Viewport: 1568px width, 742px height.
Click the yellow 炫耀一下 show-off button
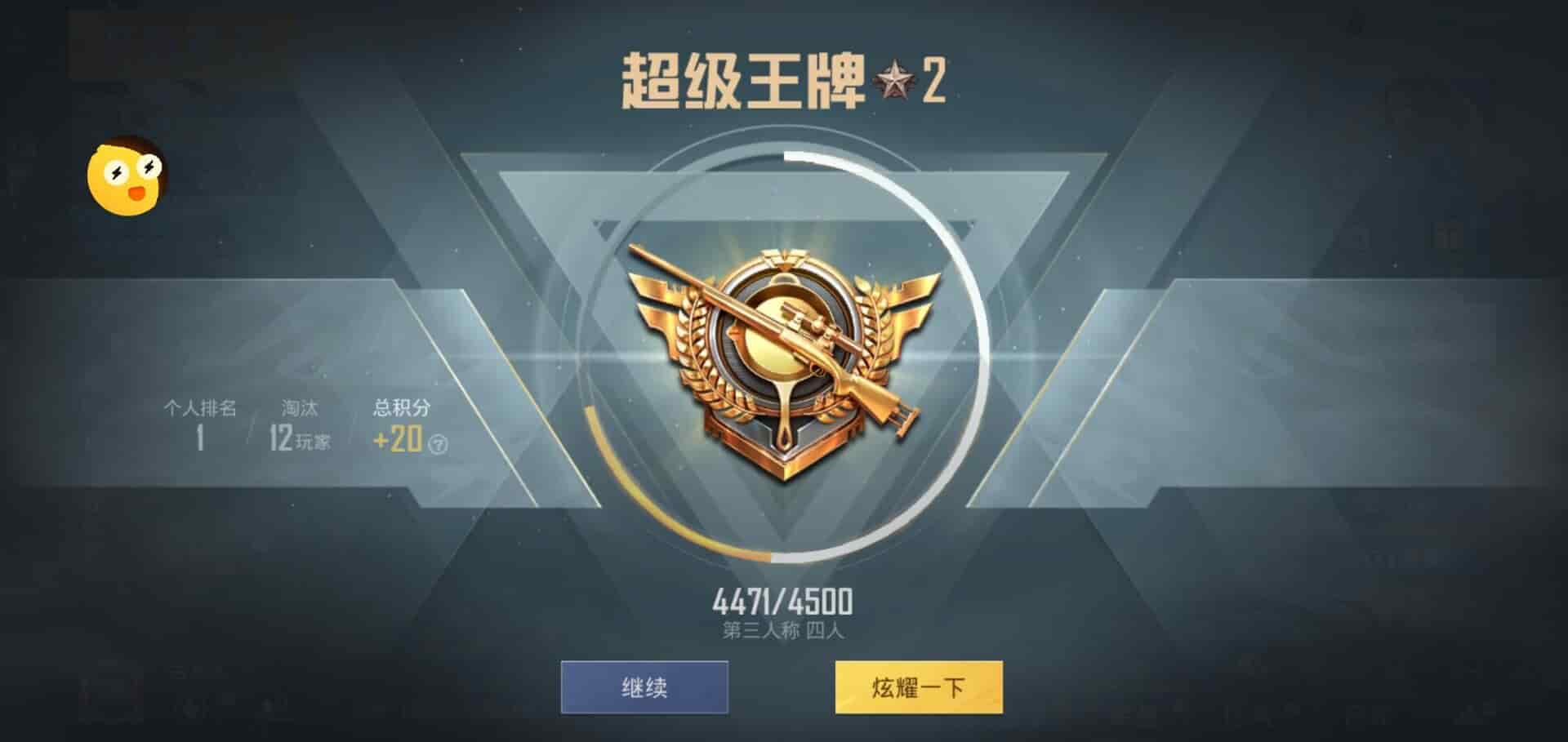coord(921,688)
